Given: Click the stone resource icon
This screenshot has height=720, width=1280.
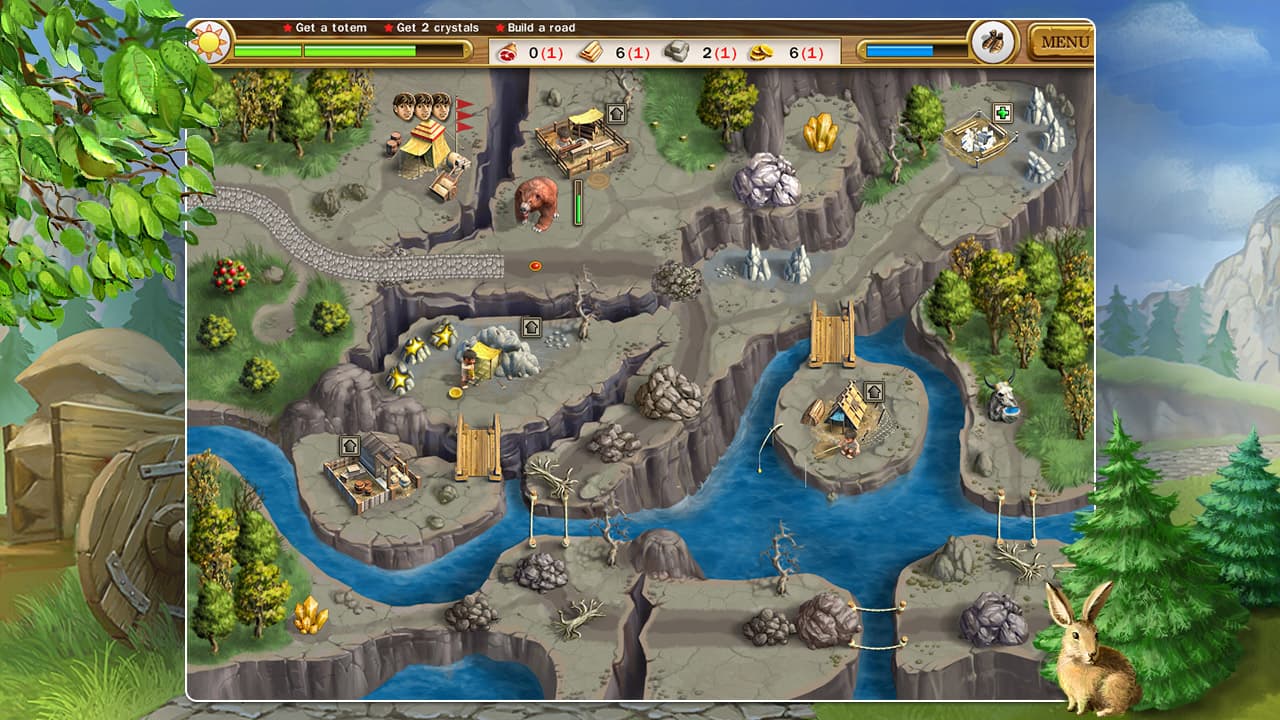Looking at the screenshot, I should (x=674, y=49).
